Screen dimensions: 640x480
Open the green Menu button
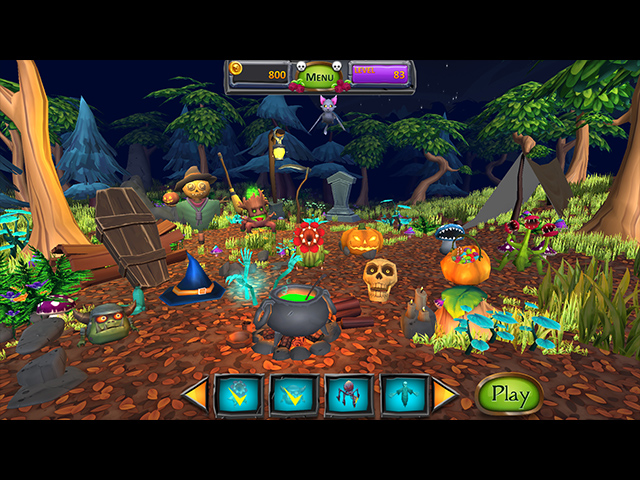320,76
